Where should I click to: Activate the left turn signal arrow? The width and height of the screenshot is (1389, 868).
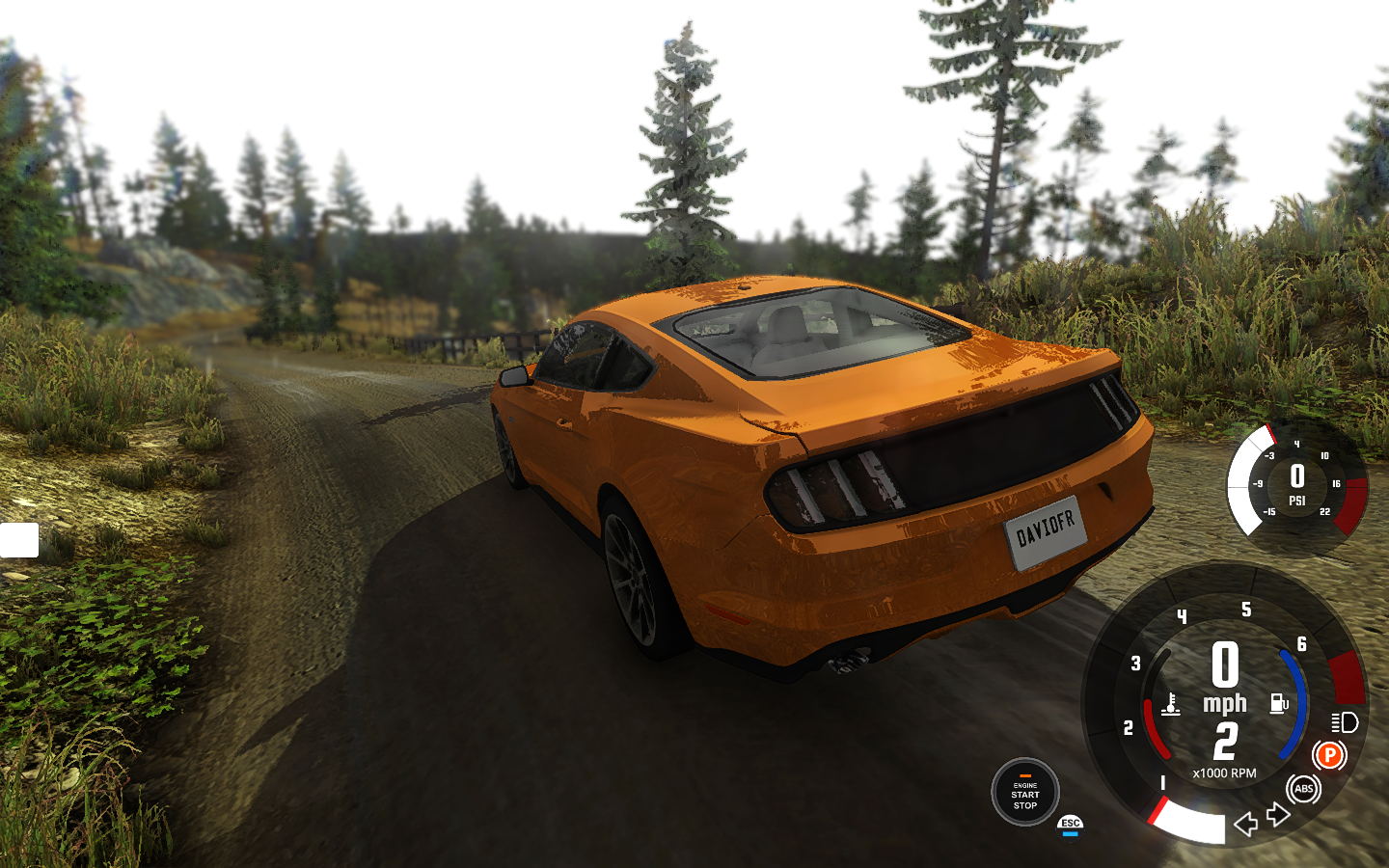(1246, 824)
